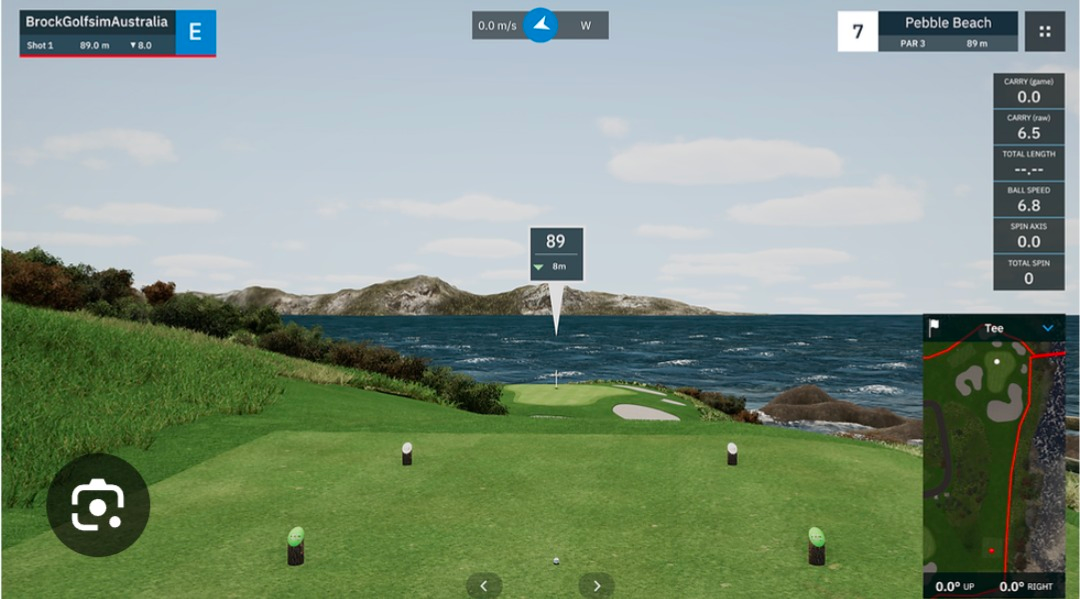
Task: Click the right aim arrow
Action: click(x=597, y=586)
